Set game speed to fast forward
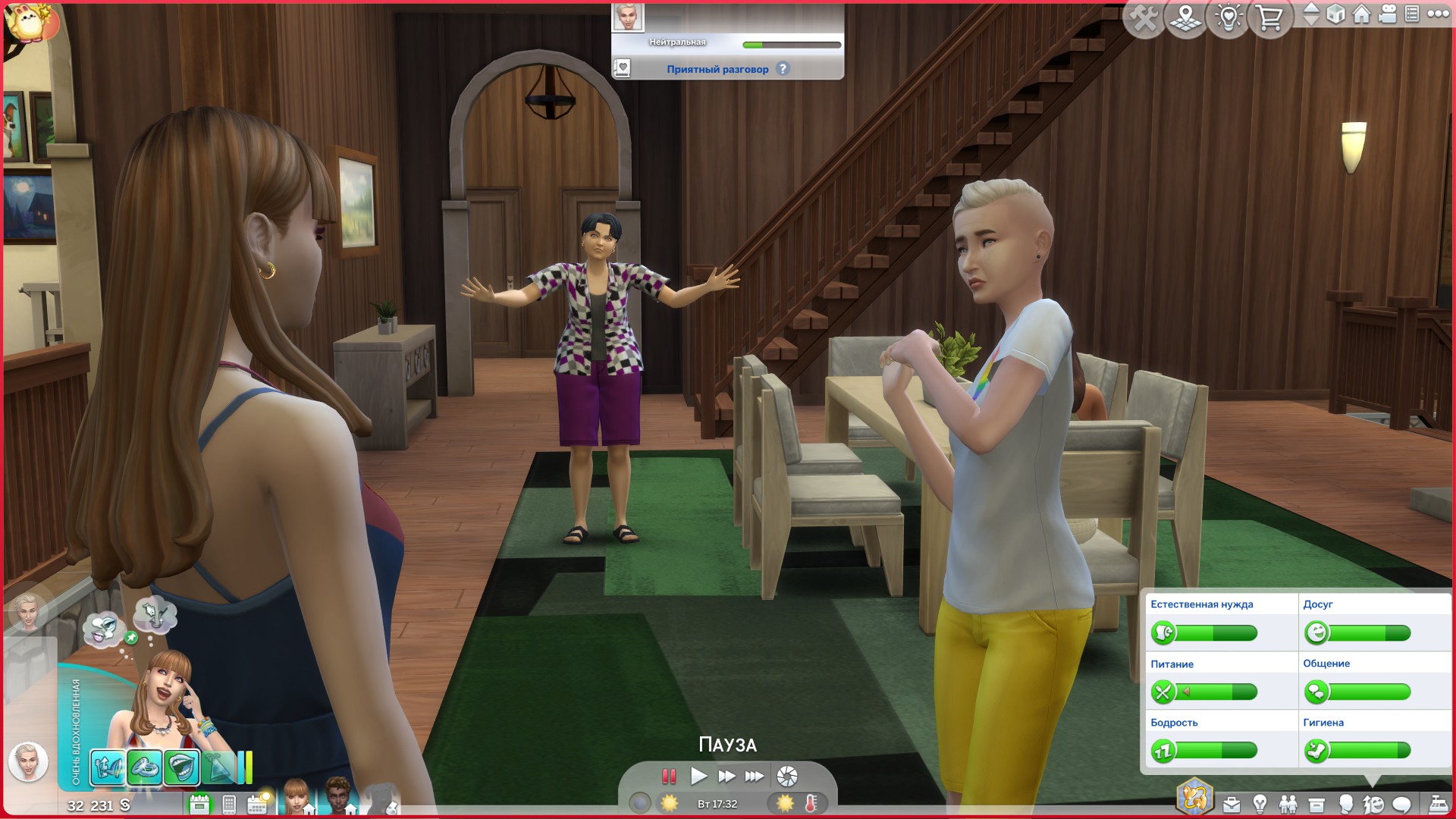Screen dimensions: 1456x819 (x=726, y=776)
